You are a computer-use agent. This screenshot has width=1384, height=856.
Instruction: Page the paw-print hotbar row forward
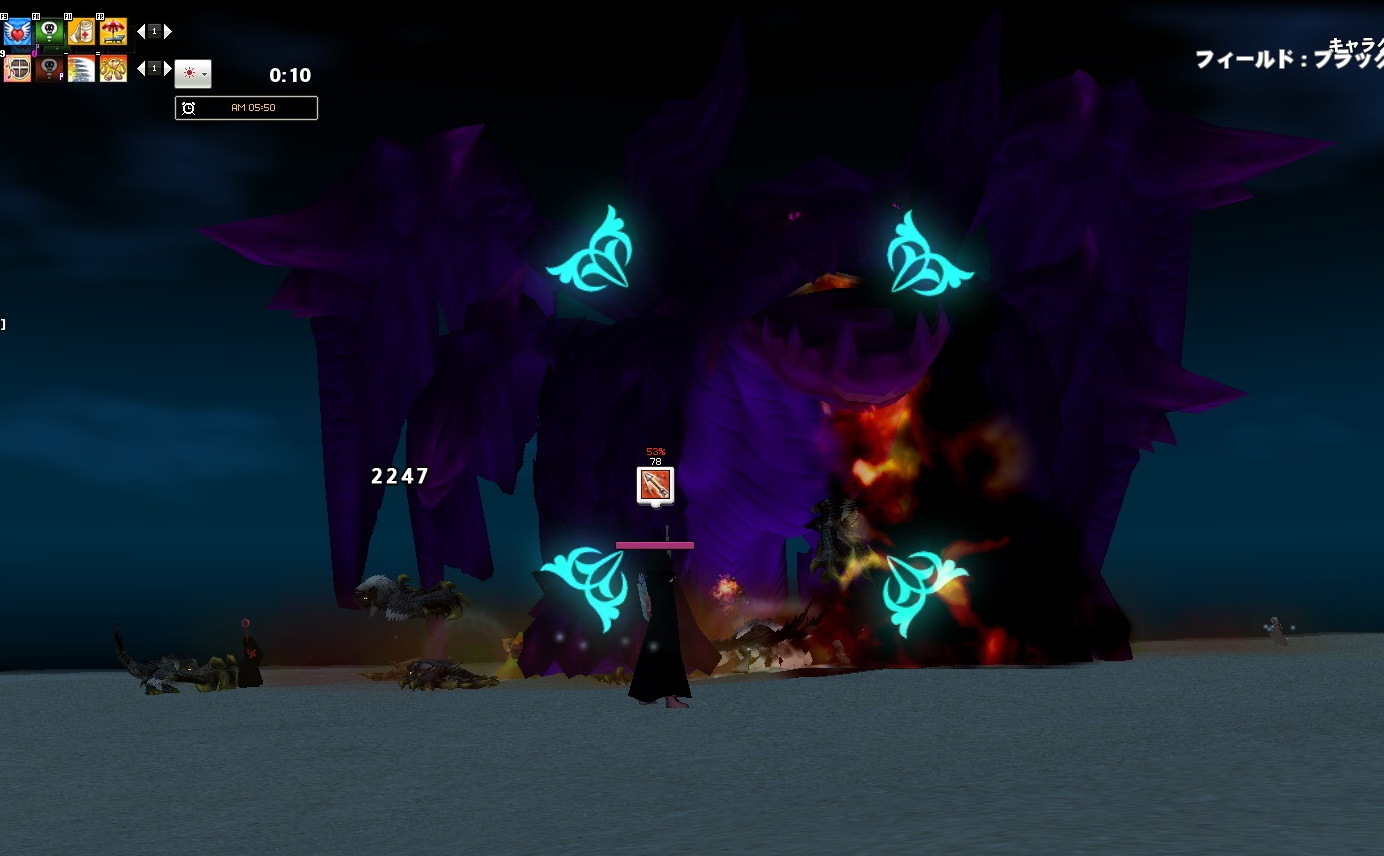coord(167,68)
